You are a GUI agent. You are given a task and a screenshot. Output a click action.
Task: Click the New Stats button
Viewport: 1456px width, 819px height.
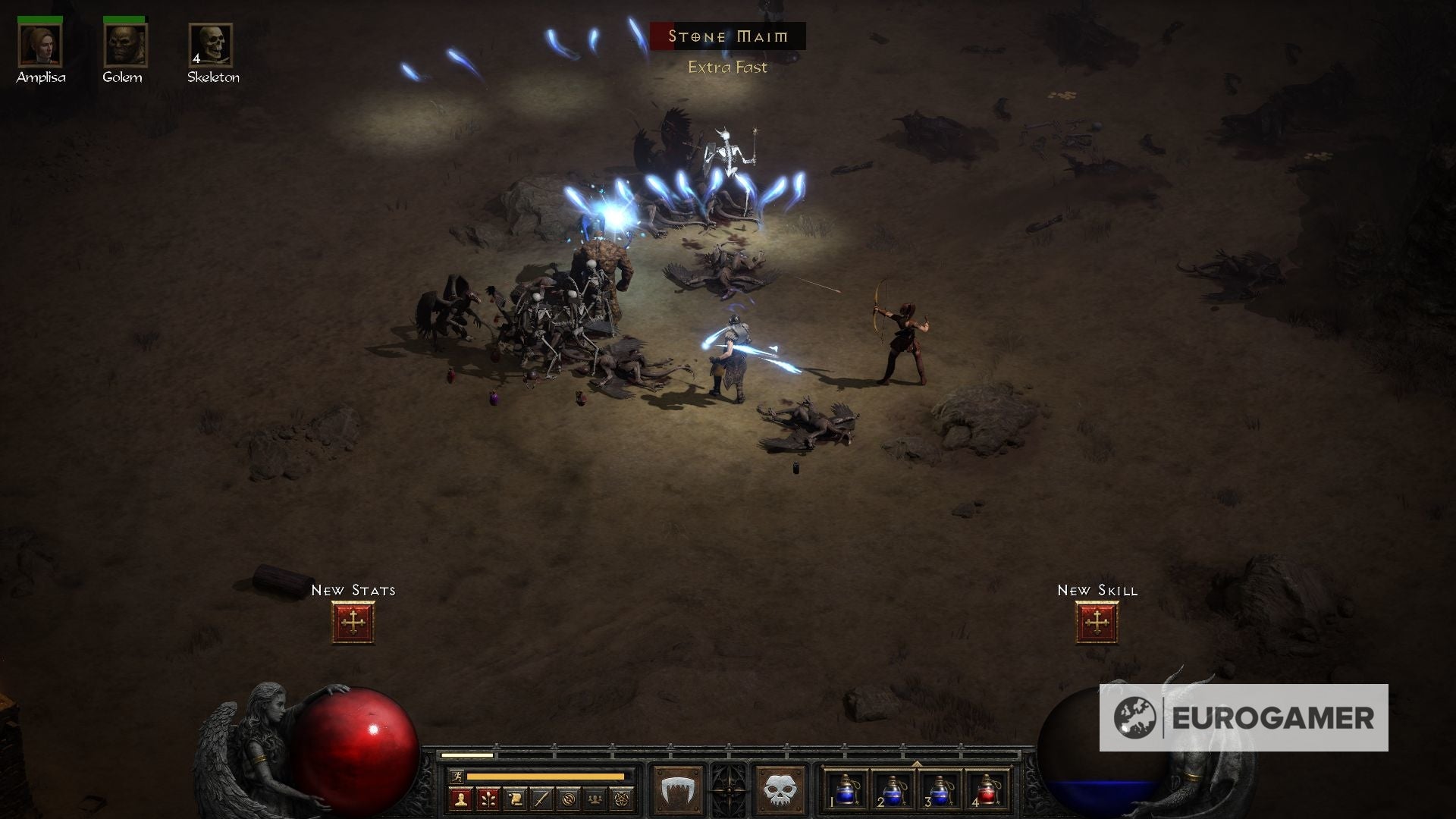tap(353, 621)
